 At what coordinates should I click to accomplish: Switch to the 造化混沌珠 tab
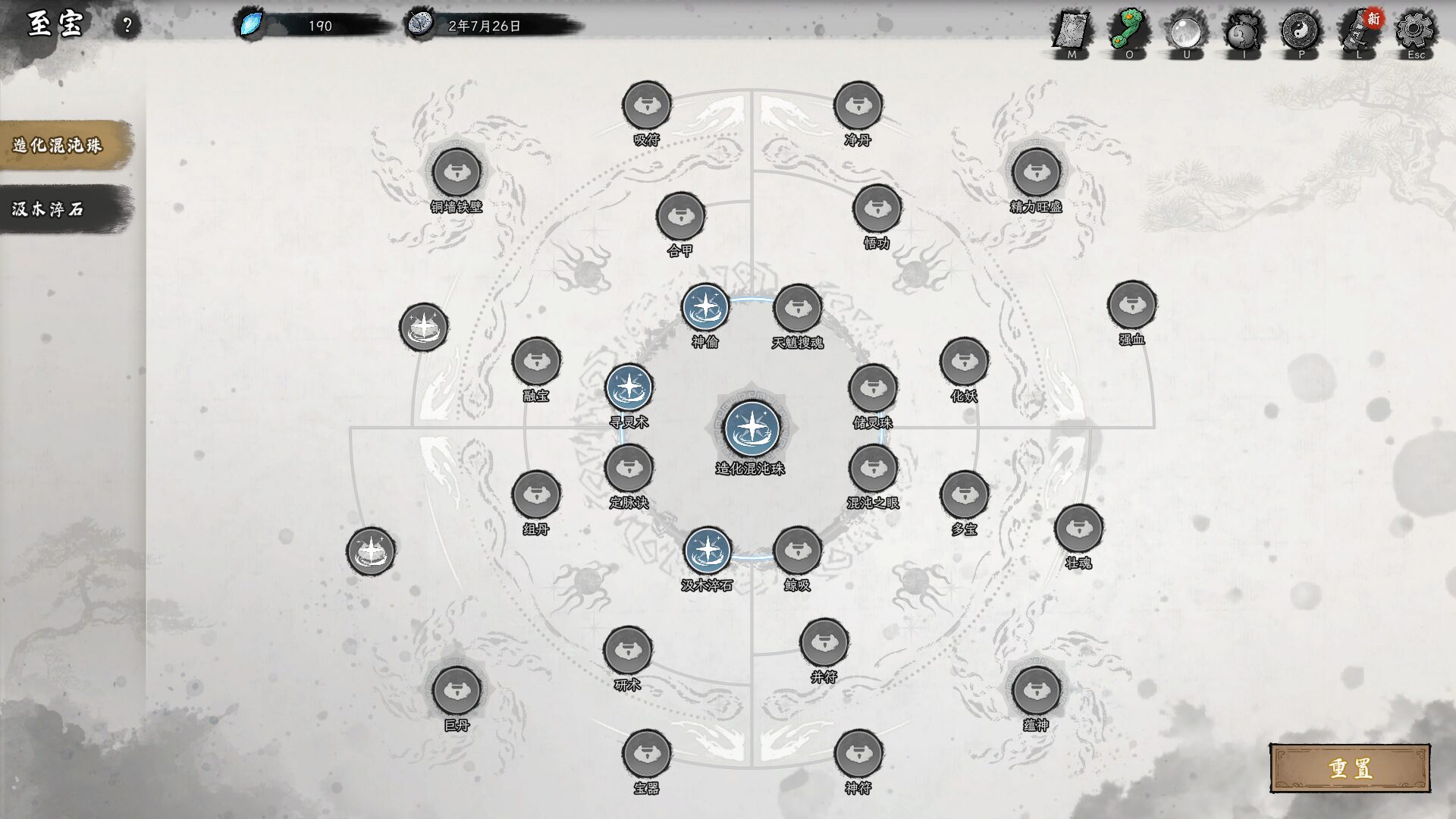[x=61, y=145]
